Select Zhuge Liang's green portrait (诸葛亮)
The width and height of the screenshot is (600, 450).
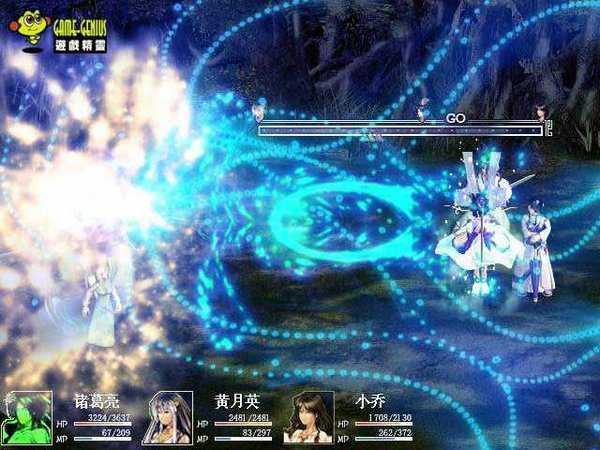pyautogui.click(x=27, y=416)
